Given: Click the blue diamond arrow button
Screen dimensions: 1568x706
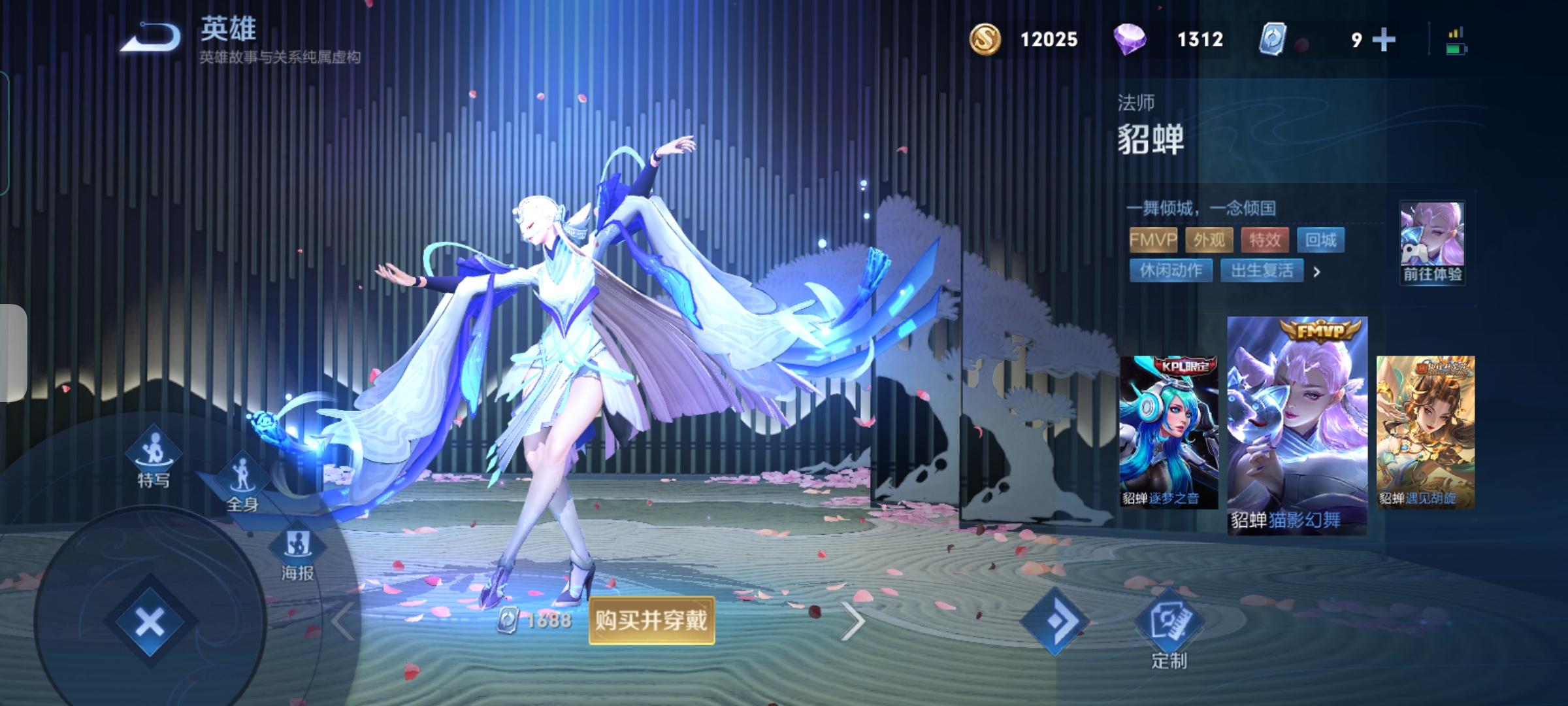Looking at the screenshot, I should click(1055, 622).
